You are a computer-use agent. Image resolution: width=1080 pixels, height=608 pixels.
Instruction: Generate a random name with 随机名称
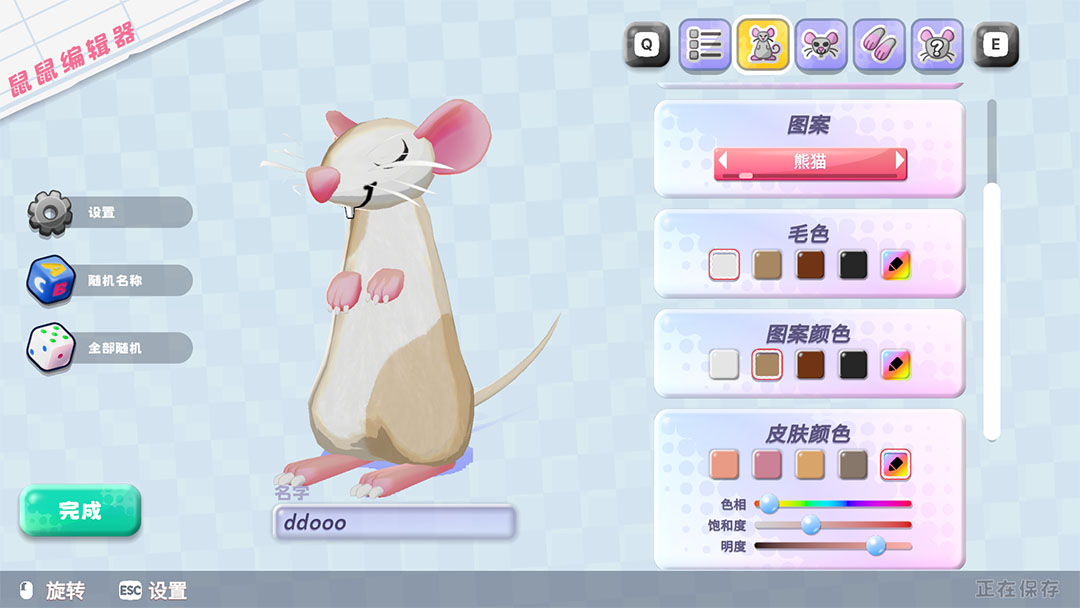112,281
